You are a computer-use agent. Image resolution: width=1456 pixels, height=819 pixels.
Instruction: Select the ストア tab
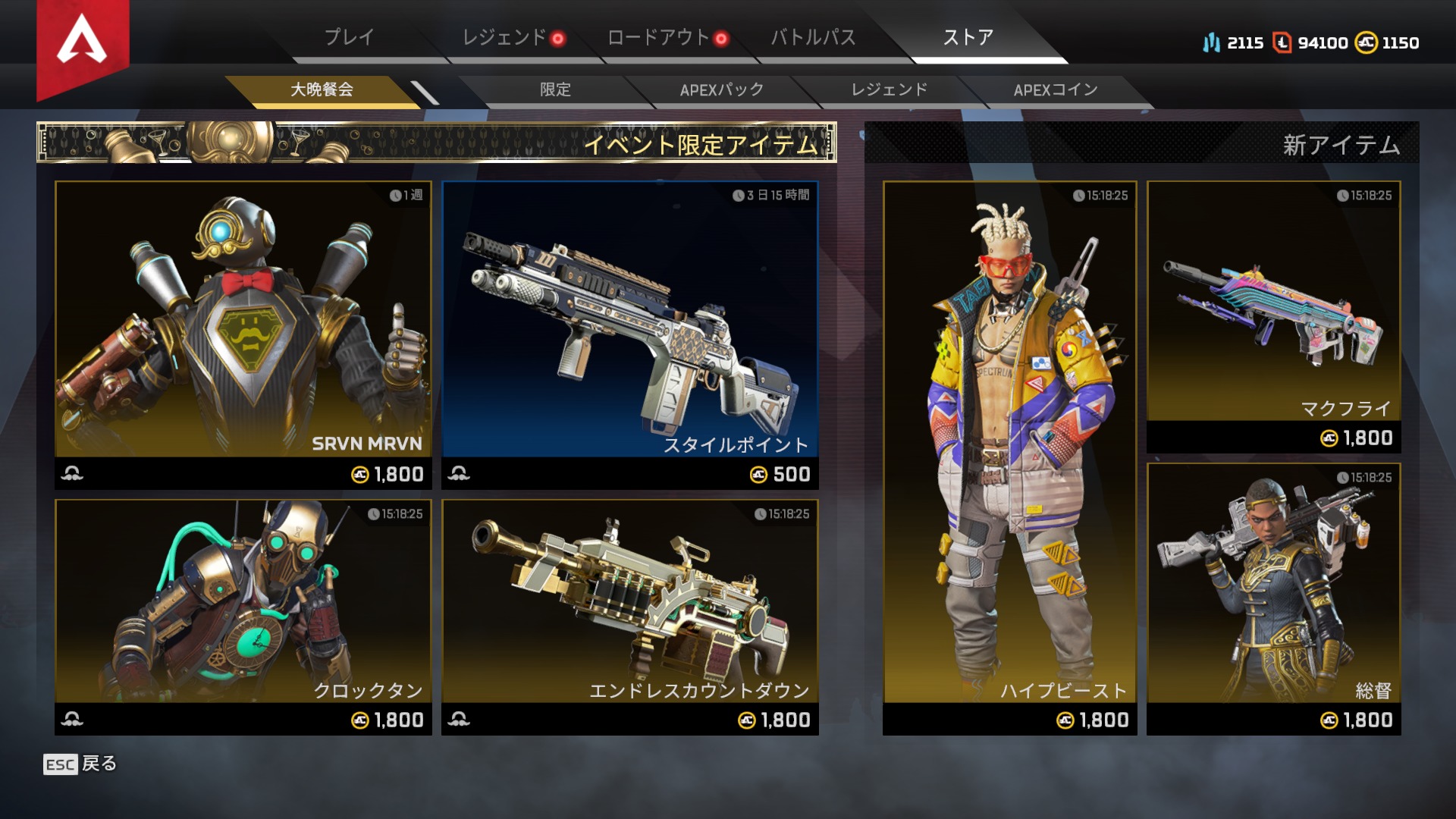point(968,37)
